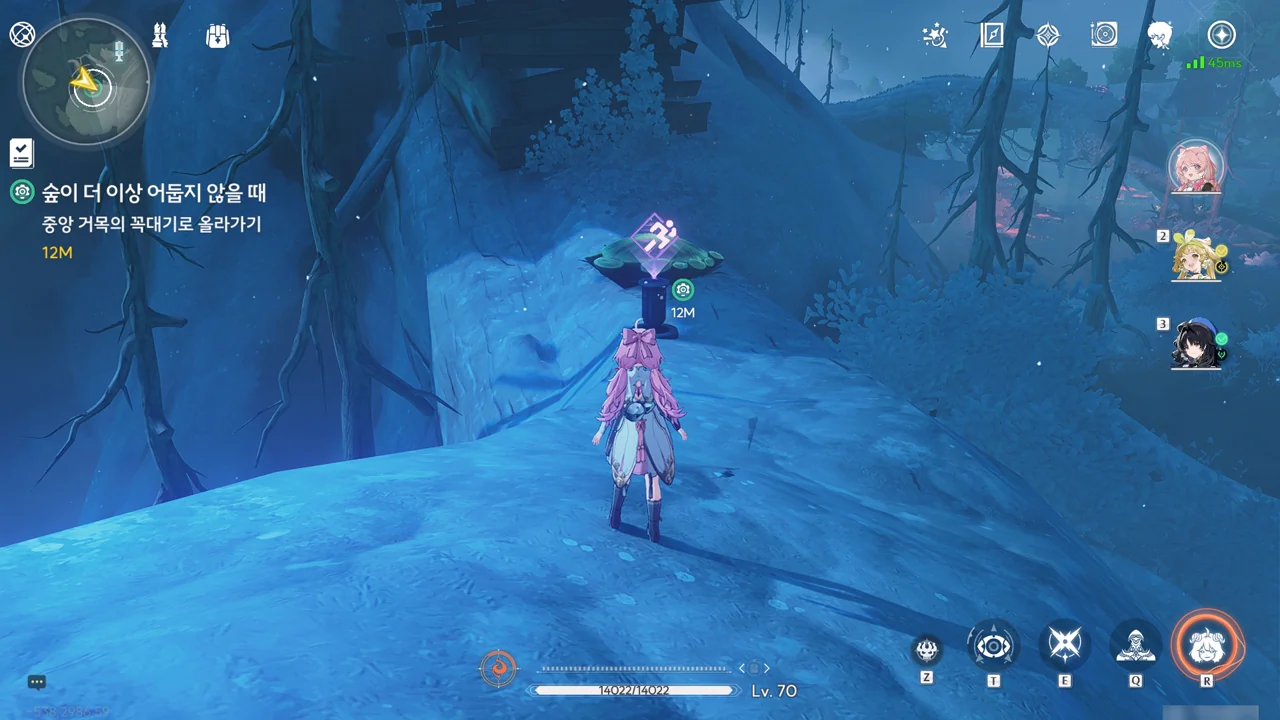Use the eye-shaped utility gadget
Screen dimensions: 1280x720
(993, 646)
